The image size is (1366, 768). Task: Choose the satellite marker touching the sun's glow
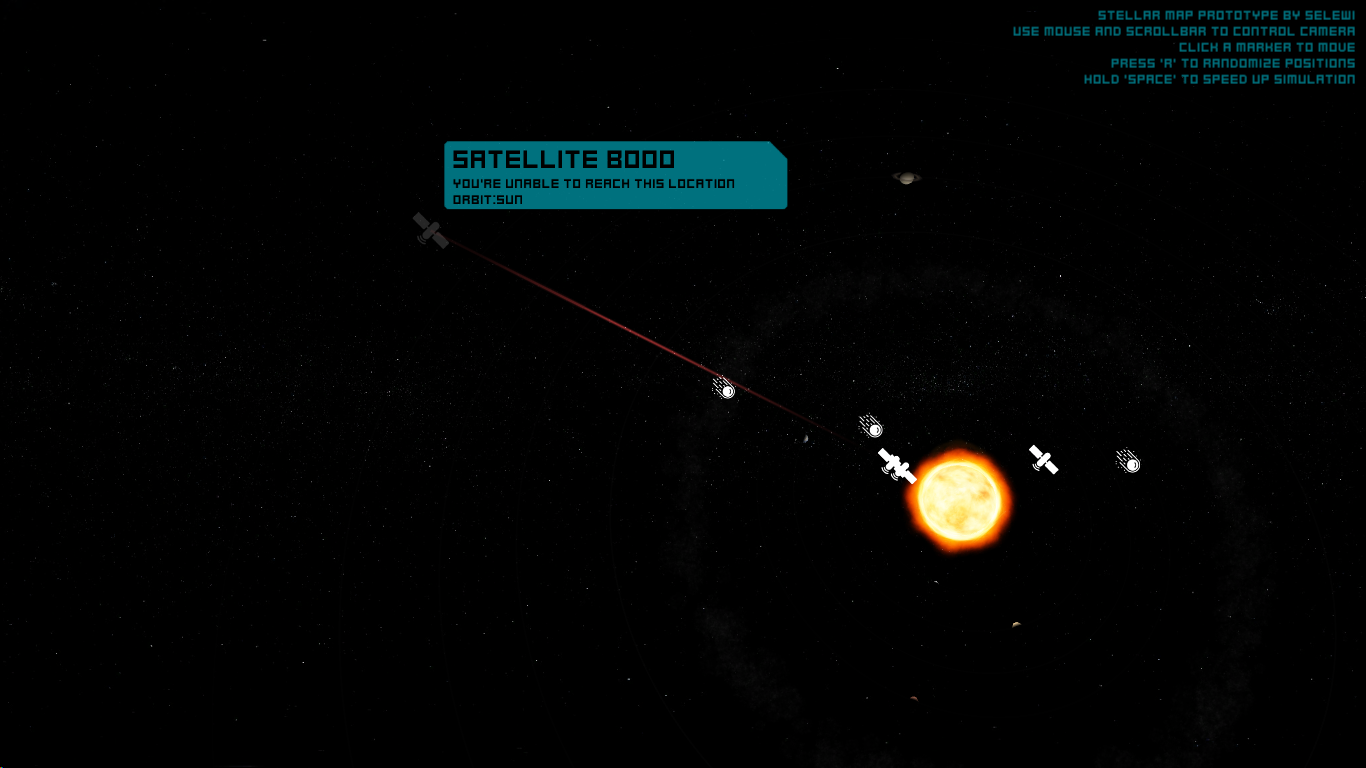tap(897, 465)
